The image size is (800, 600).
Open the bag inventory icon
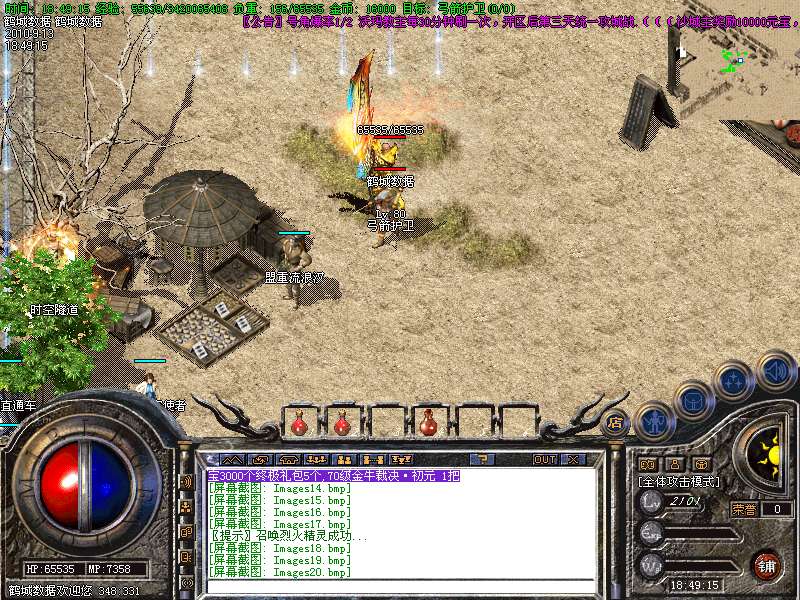pyautogui.click(x=693, y=400)
